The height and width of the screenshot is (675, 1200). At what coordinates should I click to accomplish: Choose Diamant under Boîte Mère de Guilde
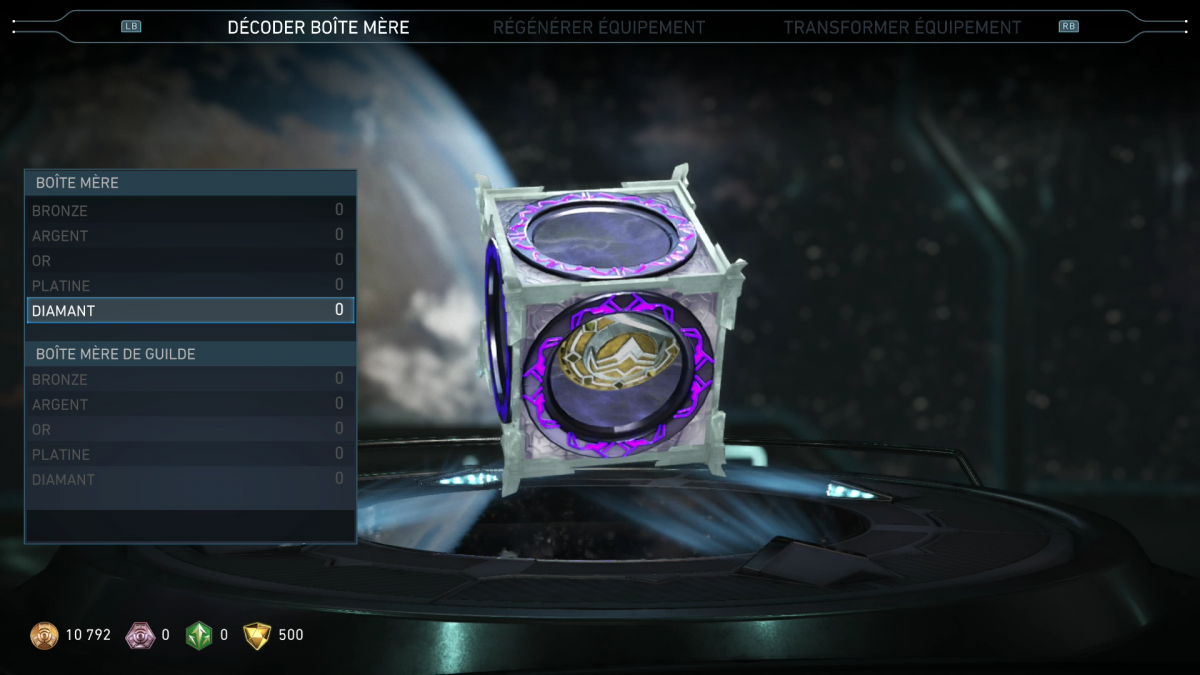tap(190, 480)
